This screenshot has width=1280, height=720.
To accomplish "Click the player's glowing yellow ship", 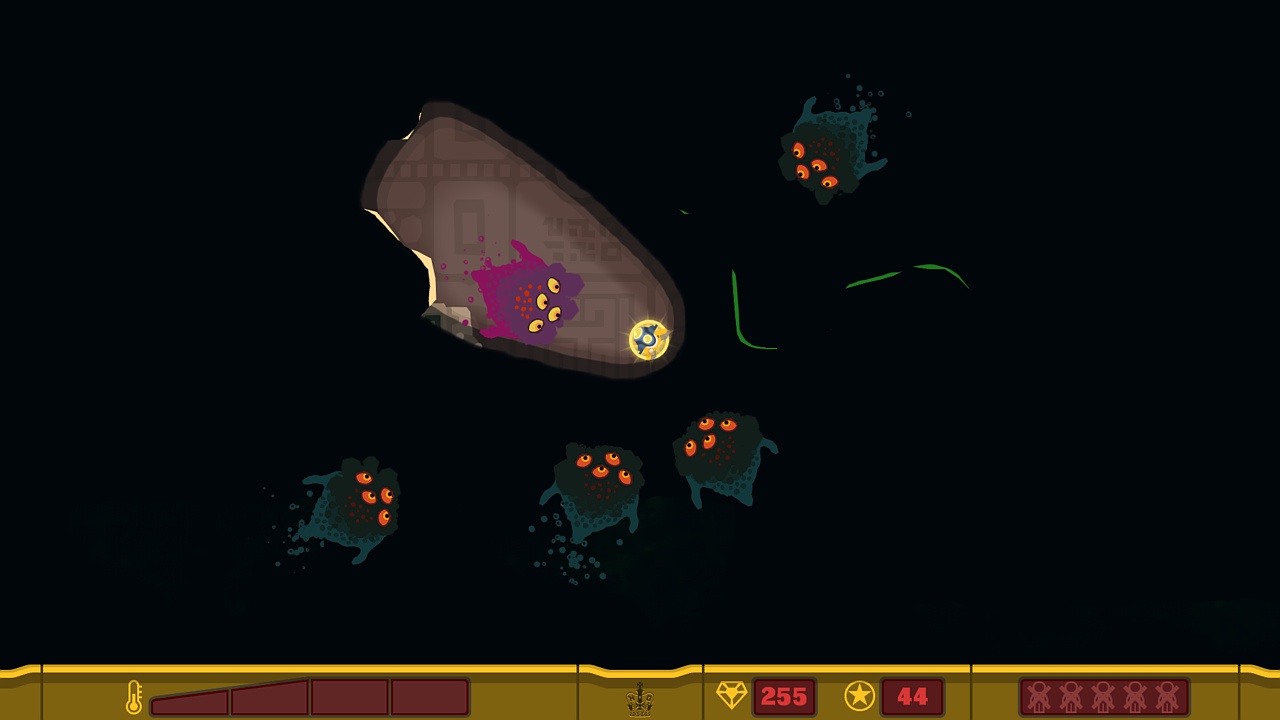I will (647, 341).
